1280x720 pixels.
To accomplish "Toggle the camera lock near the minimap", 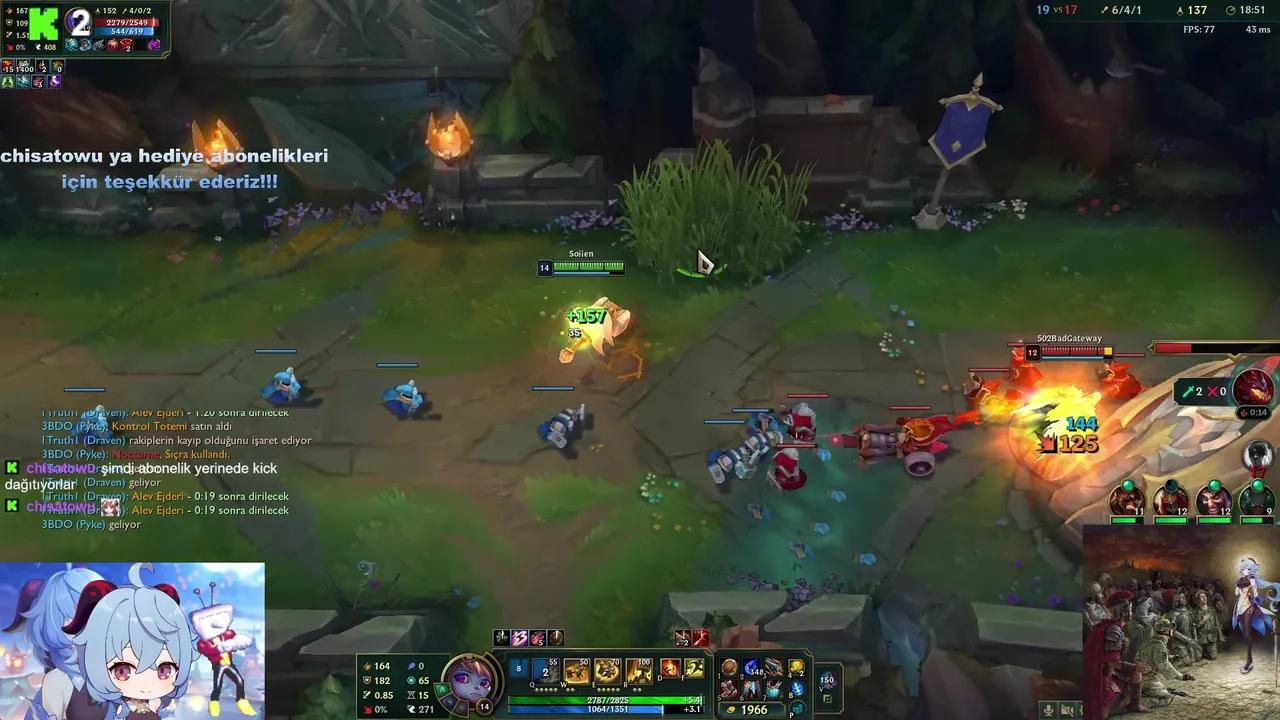I will 1096,708.
